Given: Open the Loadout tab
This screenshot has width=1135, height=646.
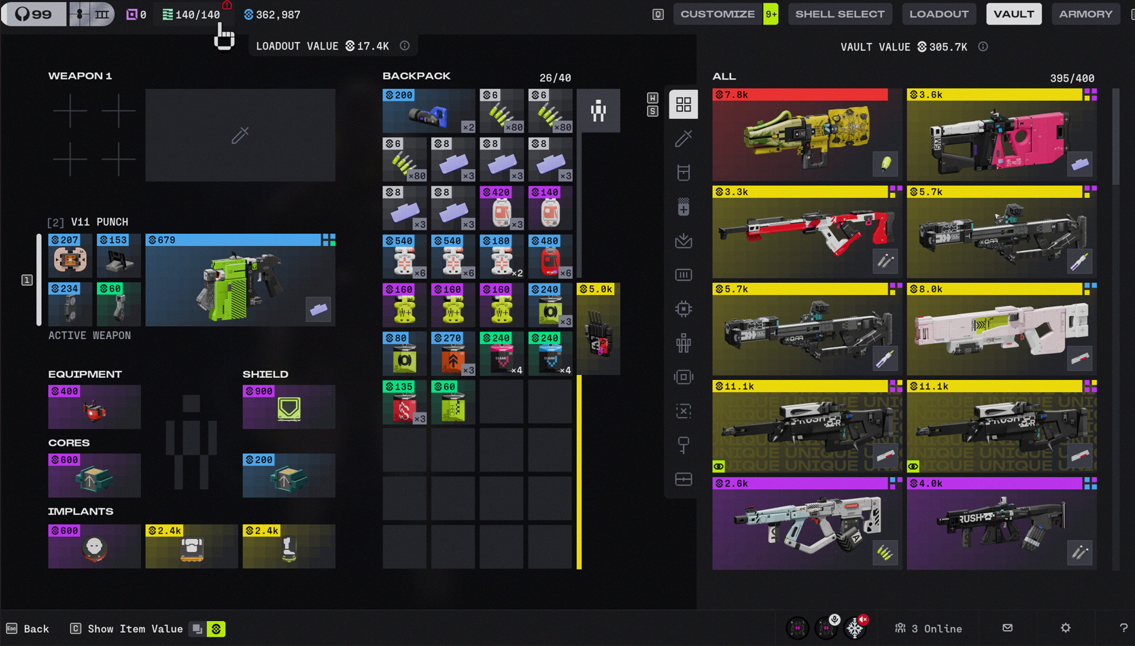Looking at the screenshot, I should pos(938,14).
